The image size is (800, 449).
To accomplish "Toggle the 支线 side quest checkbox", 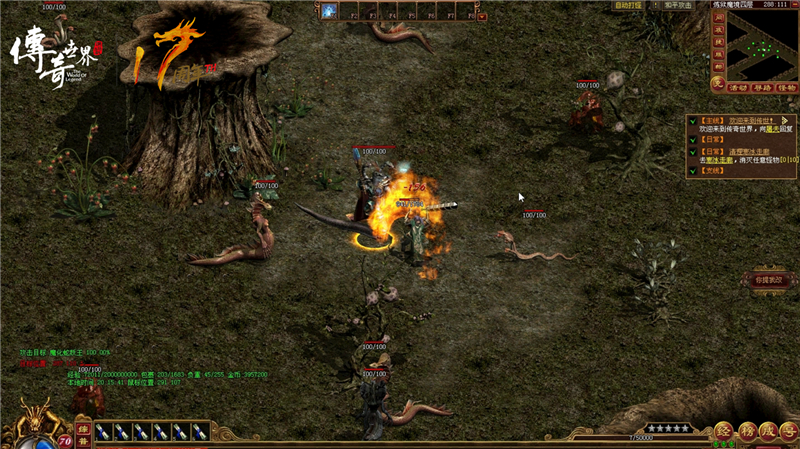I will [x=691, y=169].
